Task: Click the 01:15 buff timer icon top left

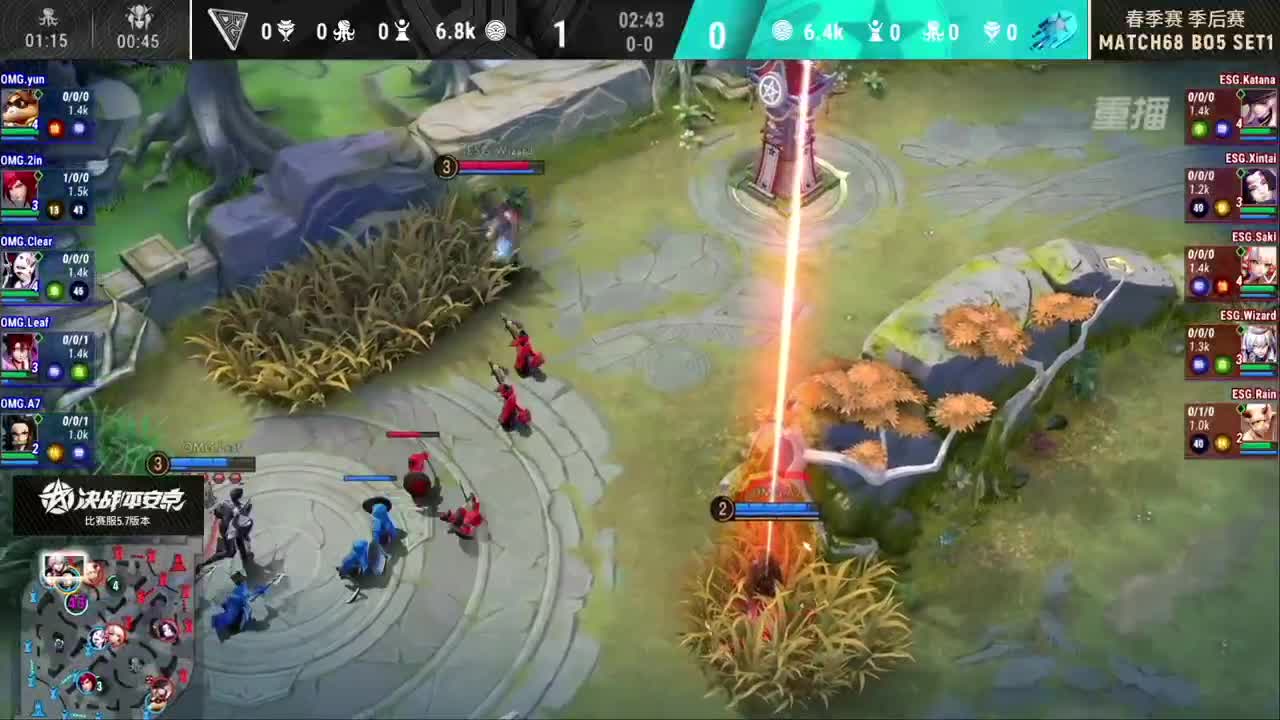Action: [45, 20]
